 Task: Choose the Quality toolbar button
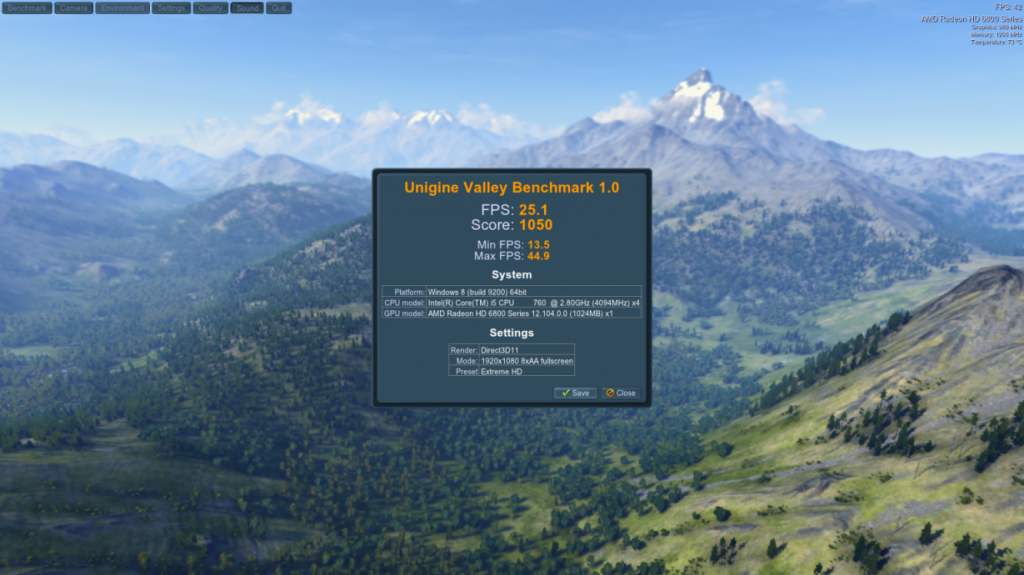pos(210,8)
